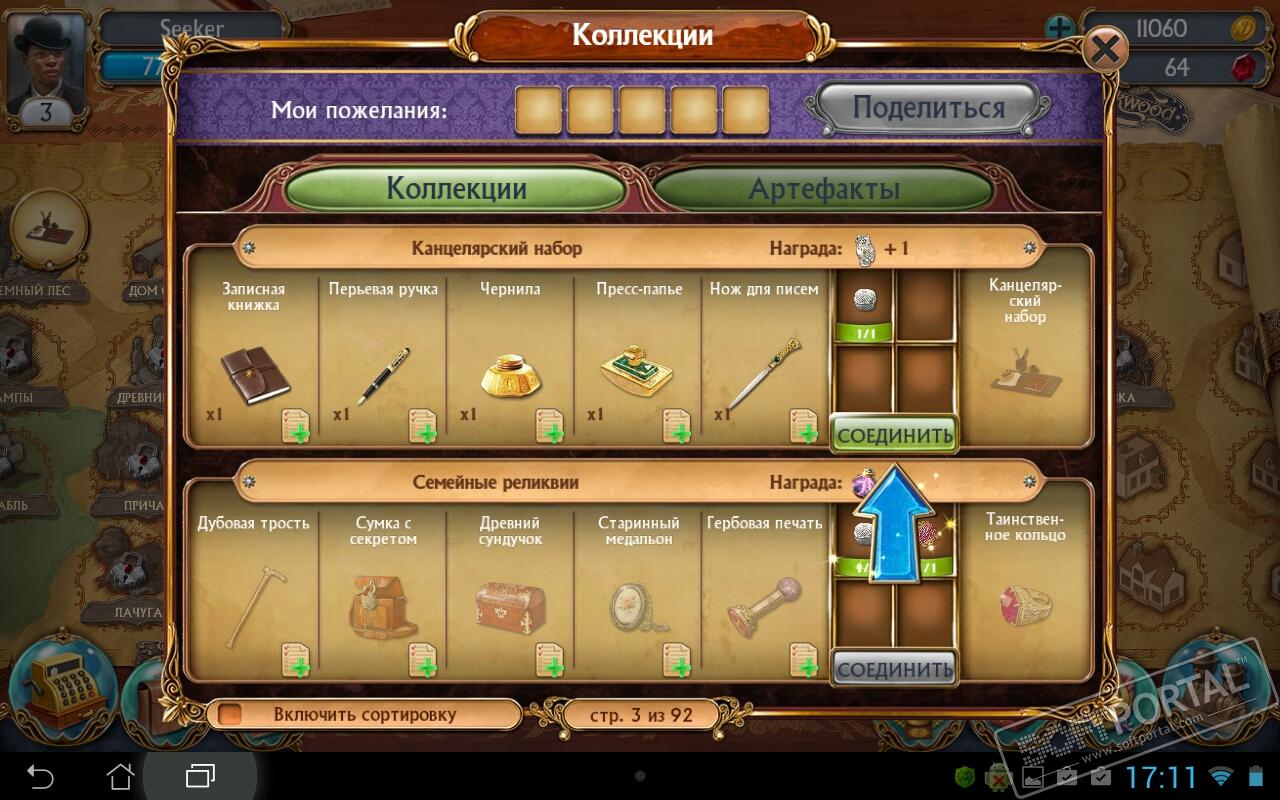Toggle the Включить сортировку checkbox
Viewport: 1280px width, 800px height.
click(x=231, y=715)
